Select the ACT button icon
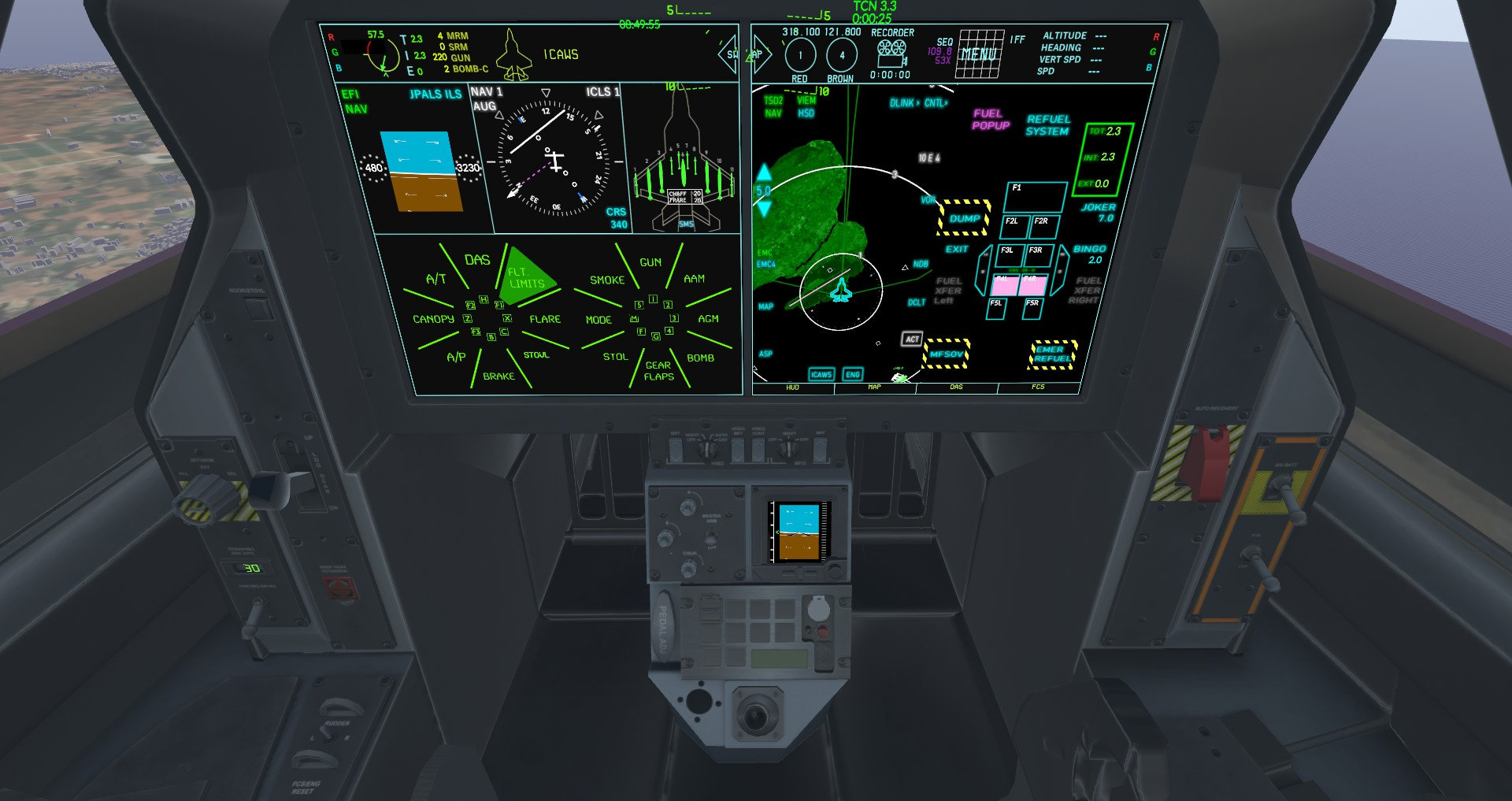 pos(911,339)
